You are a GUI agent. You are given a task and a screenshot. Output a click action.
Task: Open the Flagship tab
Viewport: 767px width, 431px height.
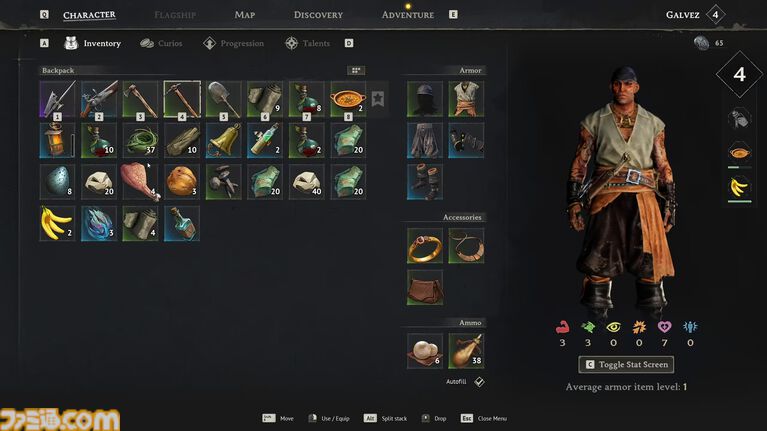pyautogui.click(x=175, y=15)
